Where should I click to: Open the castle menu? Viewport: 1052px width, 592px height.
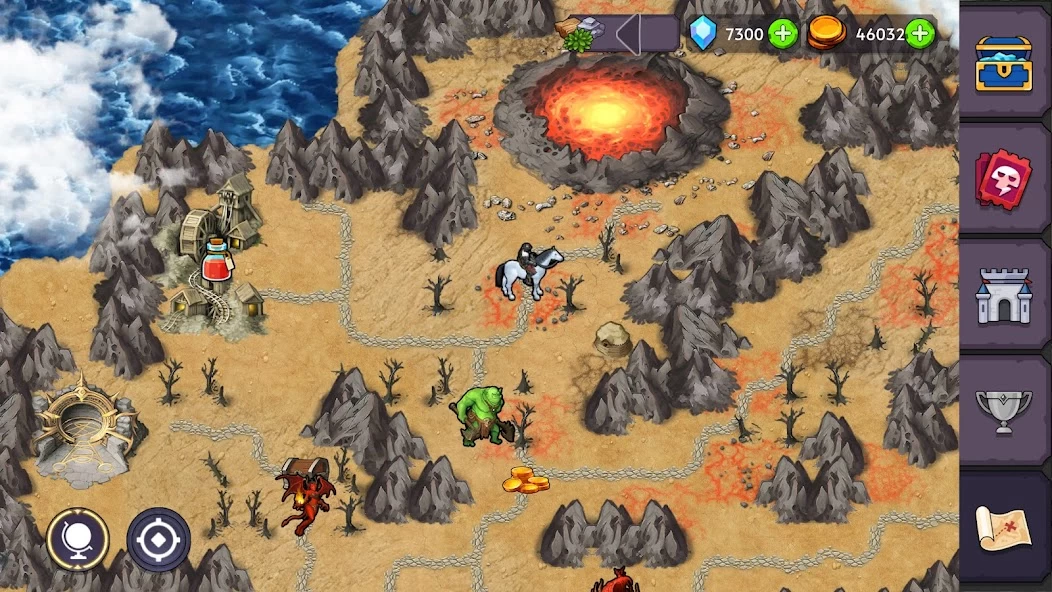[x=1004, y=297]
